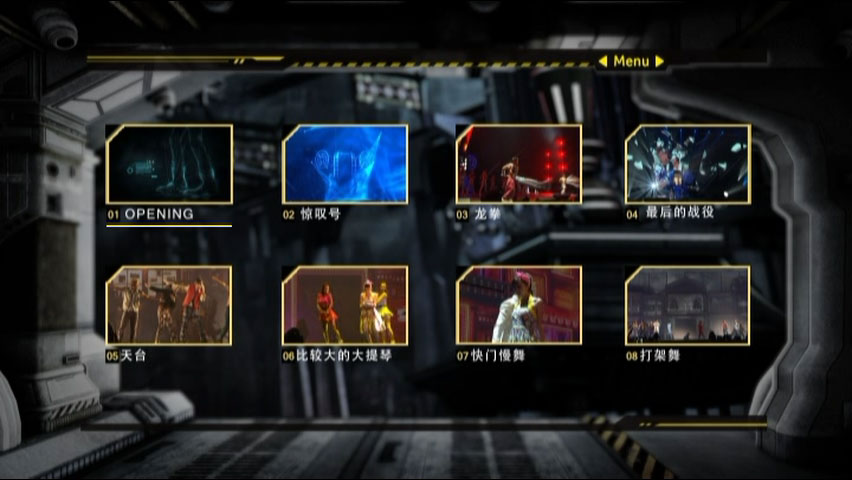Select the 01 OPENING chapter thumbnail
The width and height of the screenshot is (852, 480).
(x=169, y=164)
